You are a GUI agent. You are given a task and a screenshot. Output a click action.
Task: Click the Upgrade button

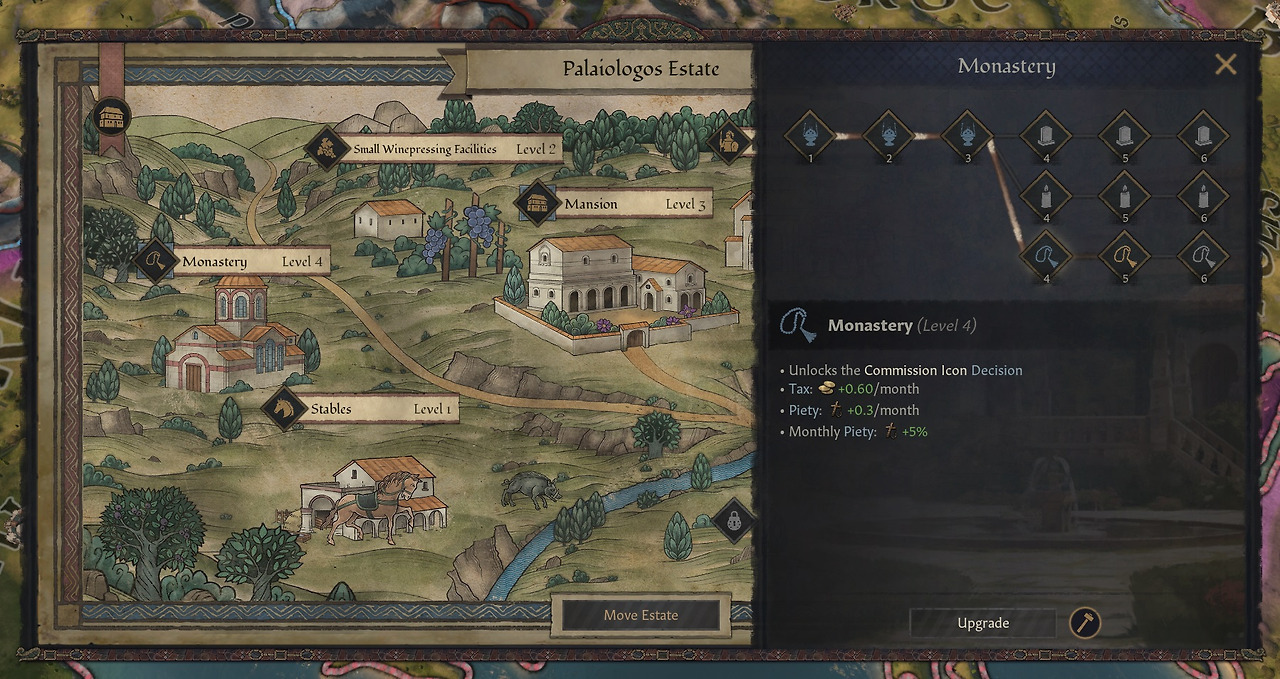pos(983,623)
